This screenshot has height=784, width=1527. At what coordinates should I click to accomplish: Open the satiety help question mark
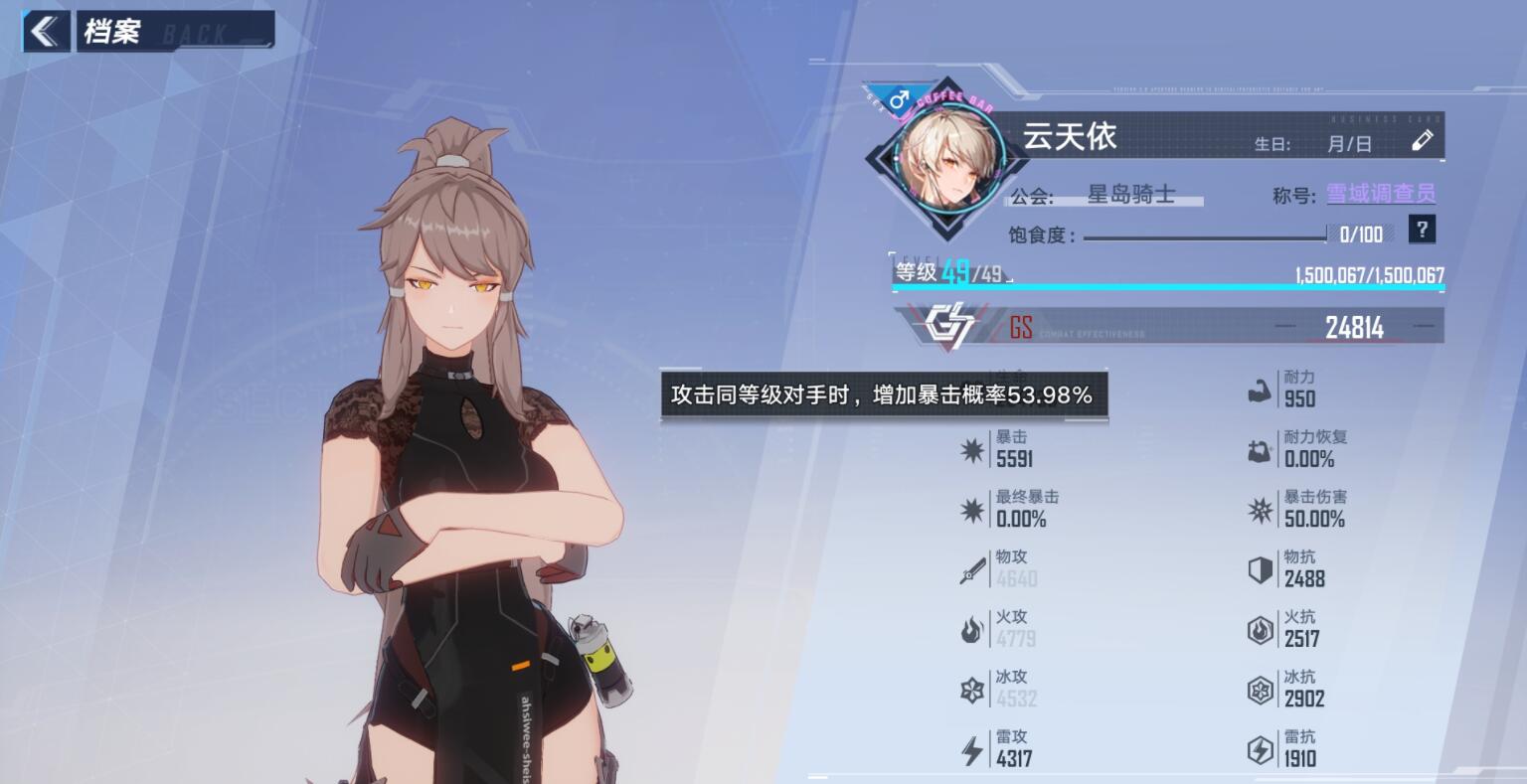coord(1423,231)
